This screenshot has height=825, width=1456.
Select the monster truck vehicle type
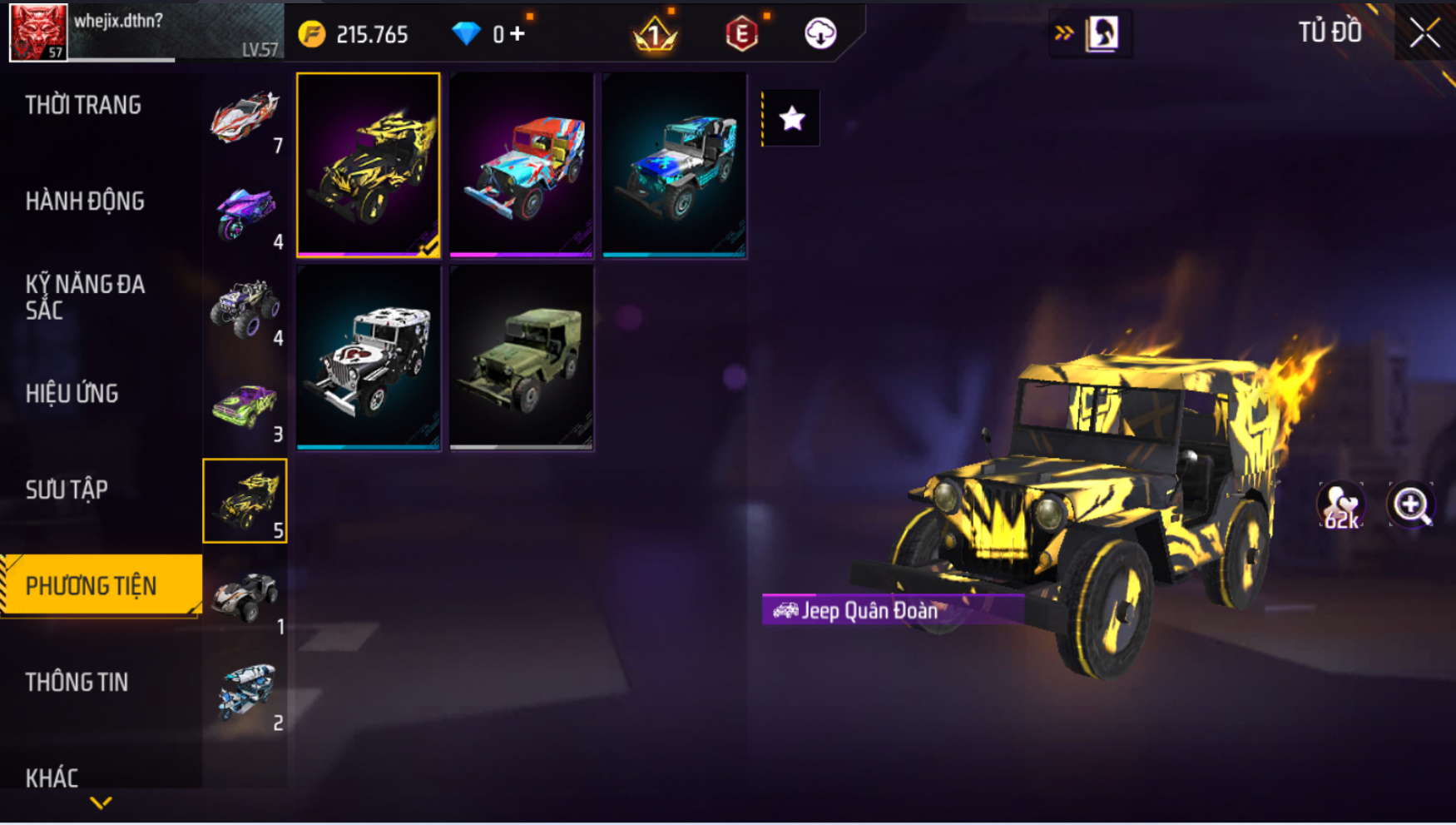pyautogui.click(x=245, y=310)
